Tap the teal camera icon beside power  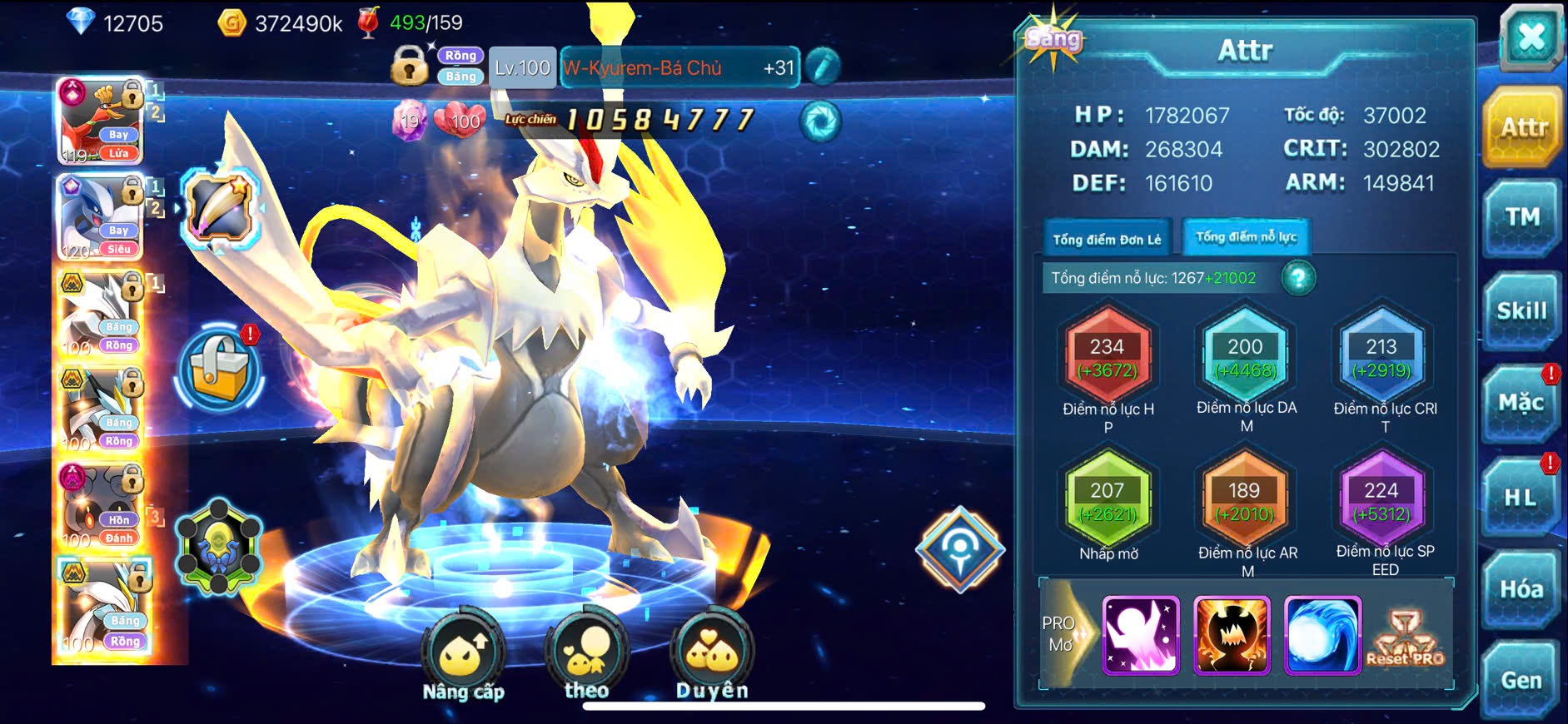pos(820,121)
